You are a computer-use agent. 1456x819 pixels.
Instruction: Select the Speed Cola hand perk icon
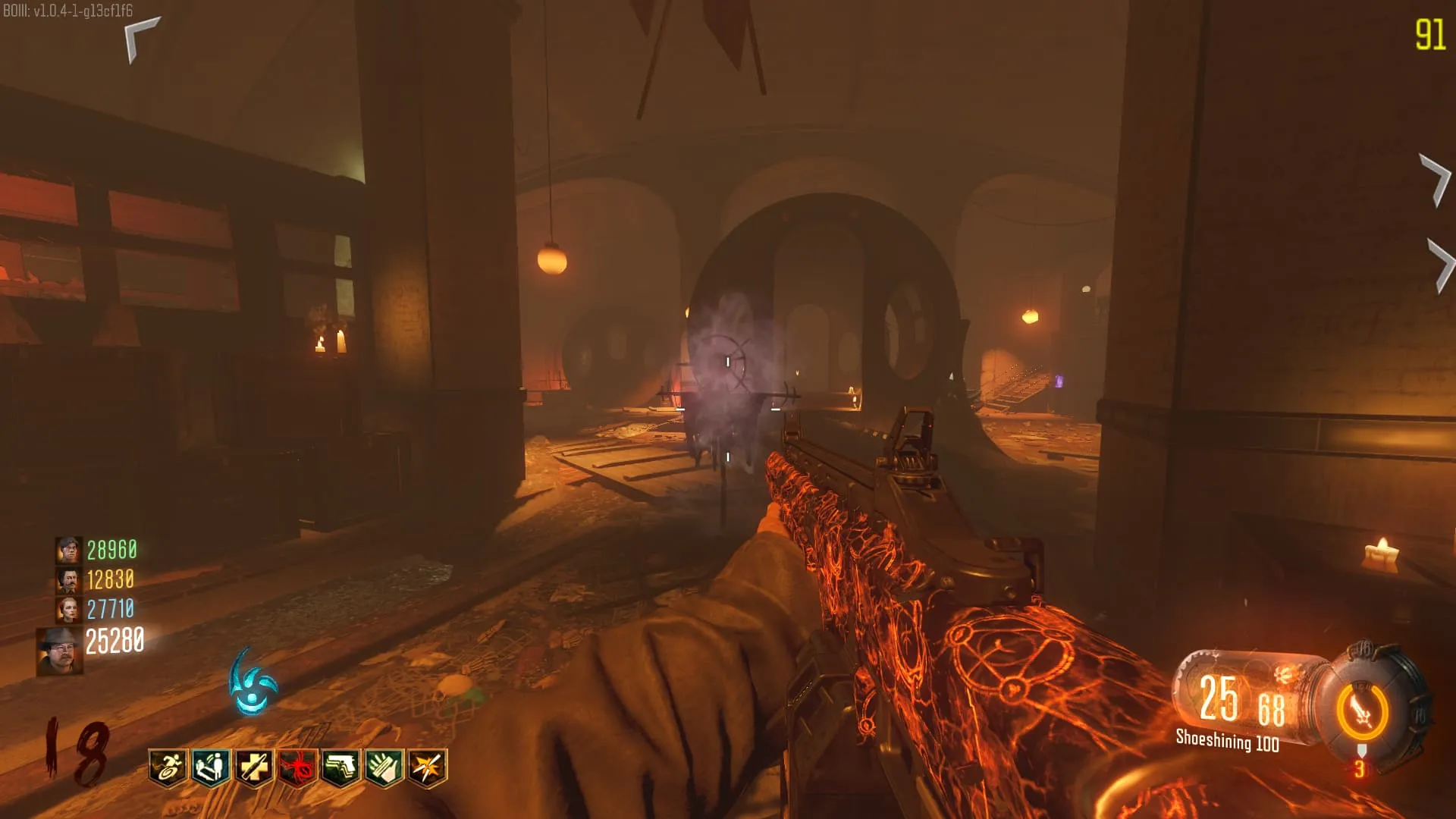(x=384, y=768)
